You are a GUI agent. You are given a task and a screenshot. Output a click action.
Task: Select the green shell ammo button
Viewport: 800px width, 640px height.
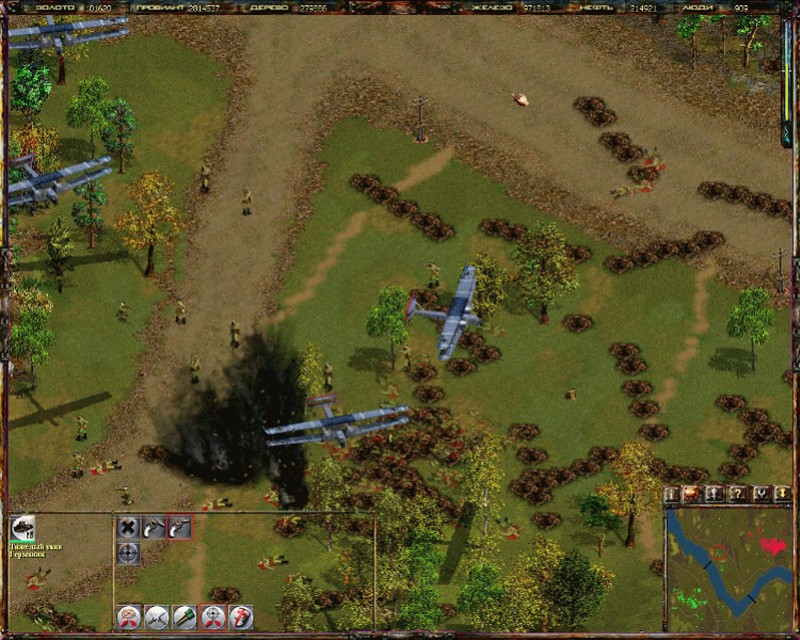pos(184,617)
